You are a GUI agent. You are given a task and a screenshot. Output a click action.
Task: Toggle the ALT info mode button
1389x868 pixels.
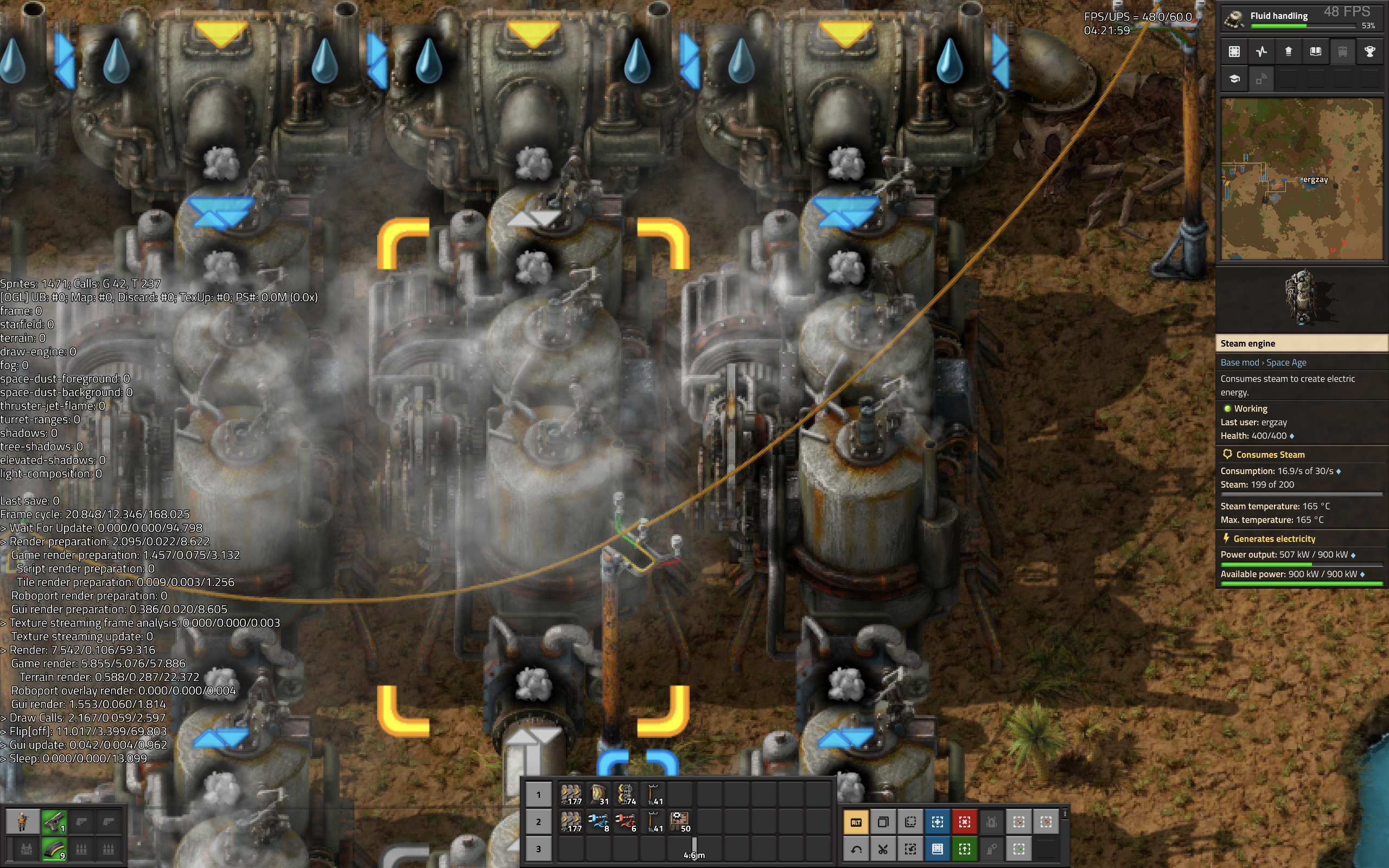[x=856, y=822]
